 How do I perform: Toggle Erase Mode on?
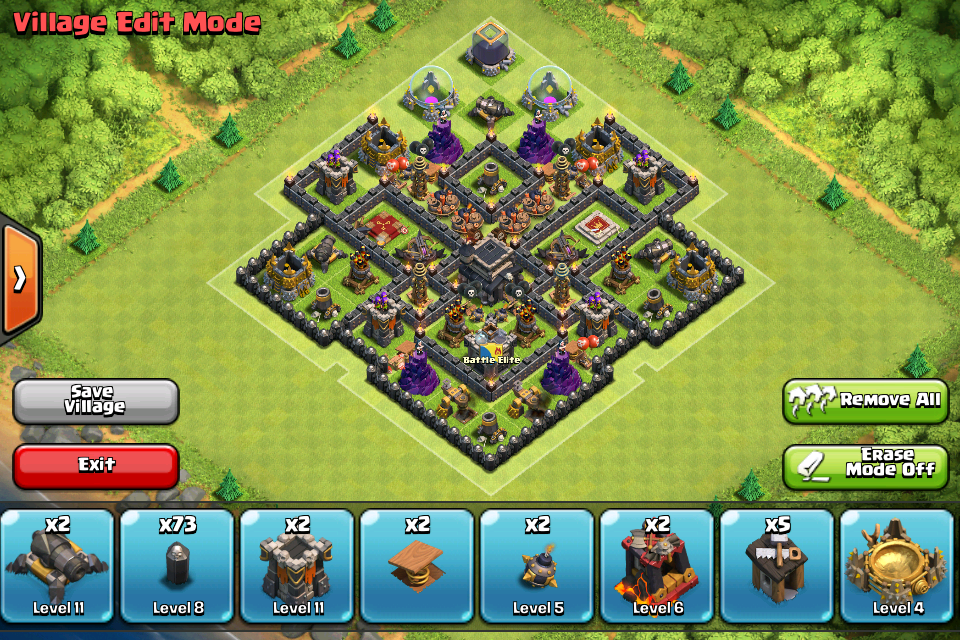865,465
